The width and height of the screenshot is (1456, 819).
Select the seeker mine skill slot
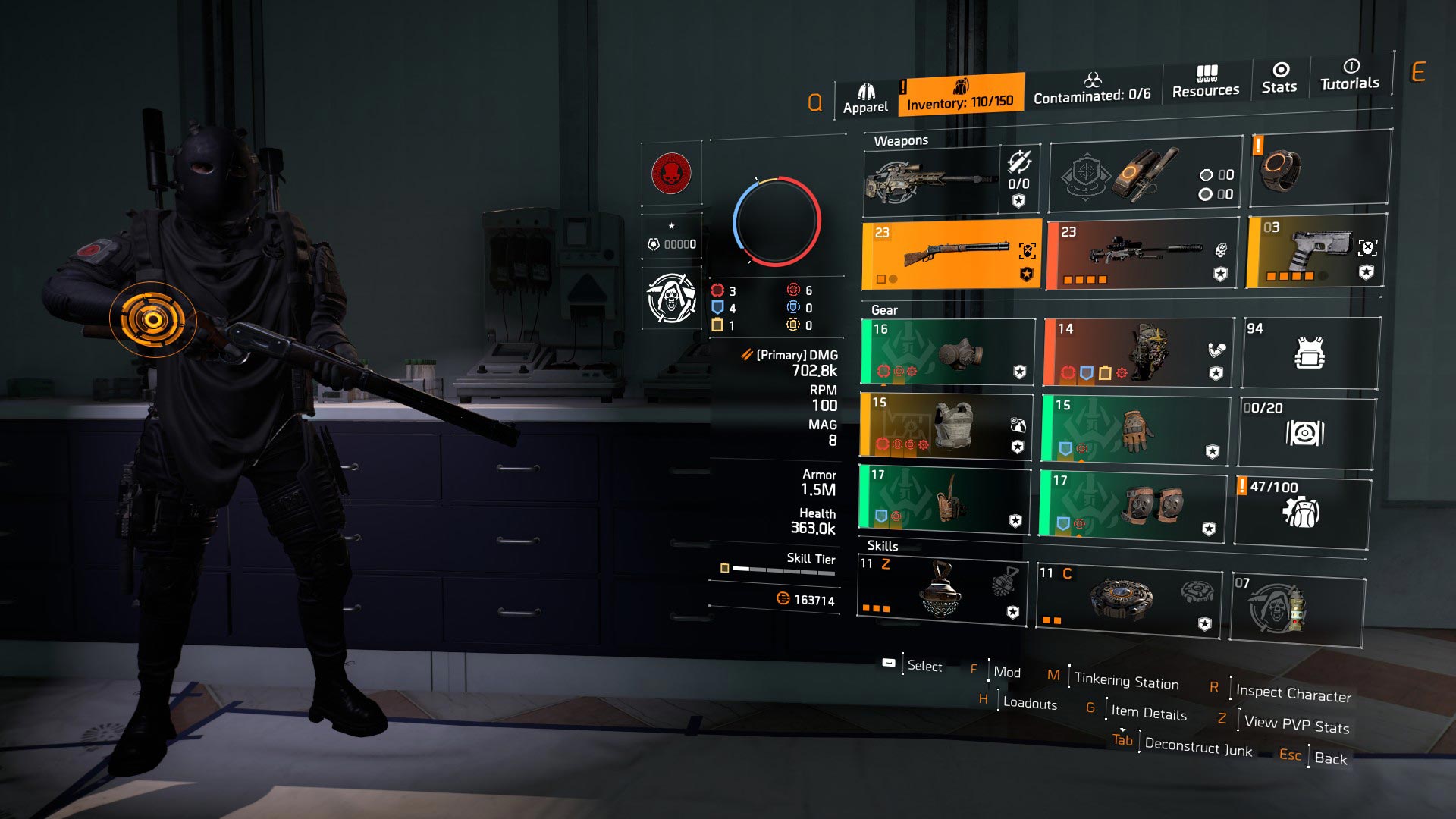(1126, 599)
